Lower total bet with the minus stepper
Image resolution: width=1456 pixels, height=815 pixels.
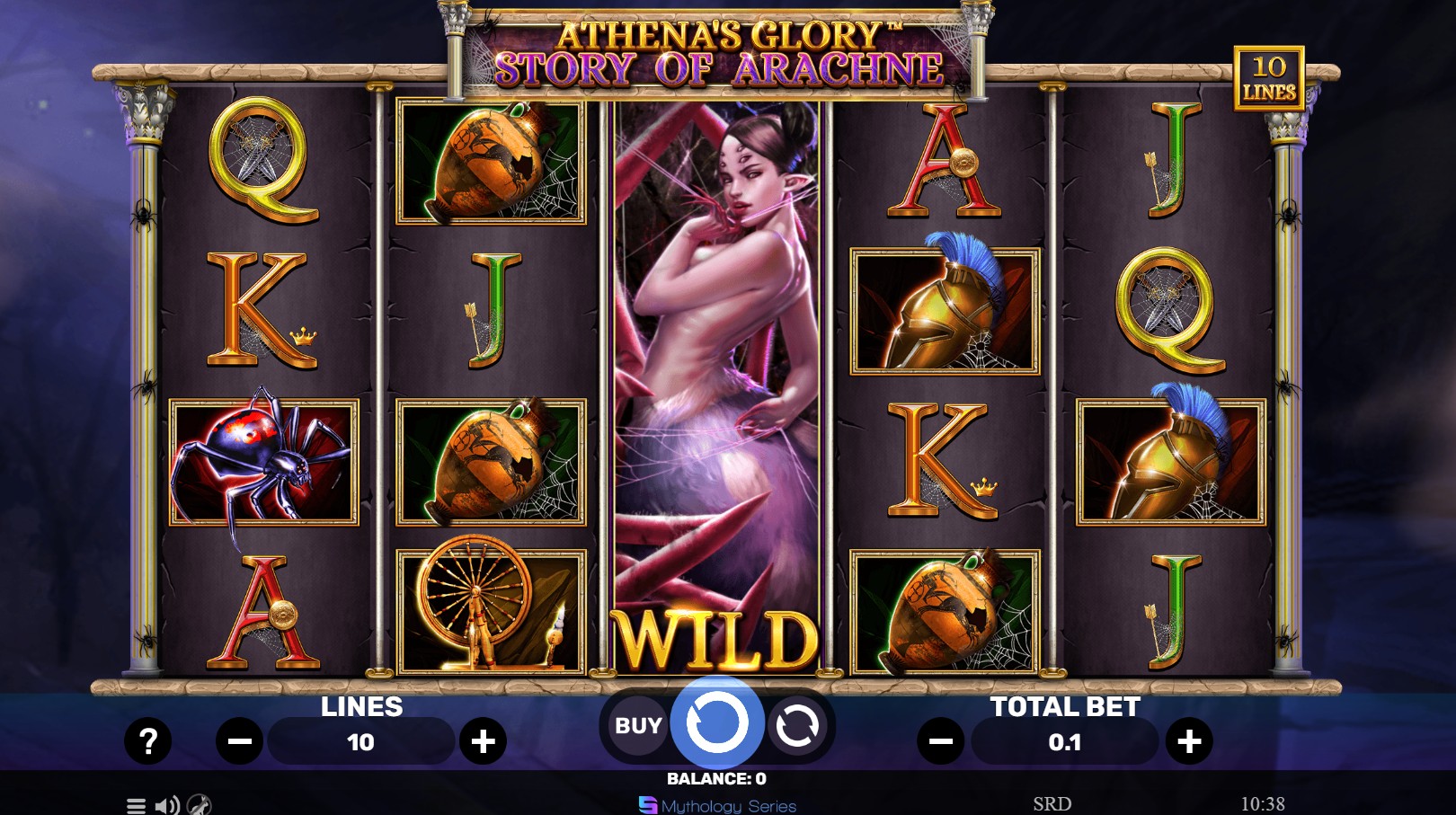pyautogui.click(x=940, y=741)
